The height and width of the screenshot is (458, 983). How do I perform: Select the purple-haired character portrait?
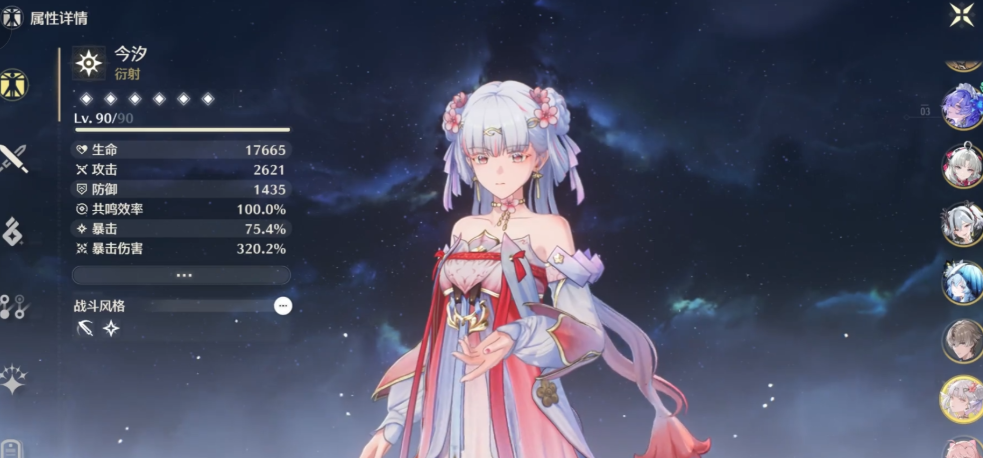[962, 108]
